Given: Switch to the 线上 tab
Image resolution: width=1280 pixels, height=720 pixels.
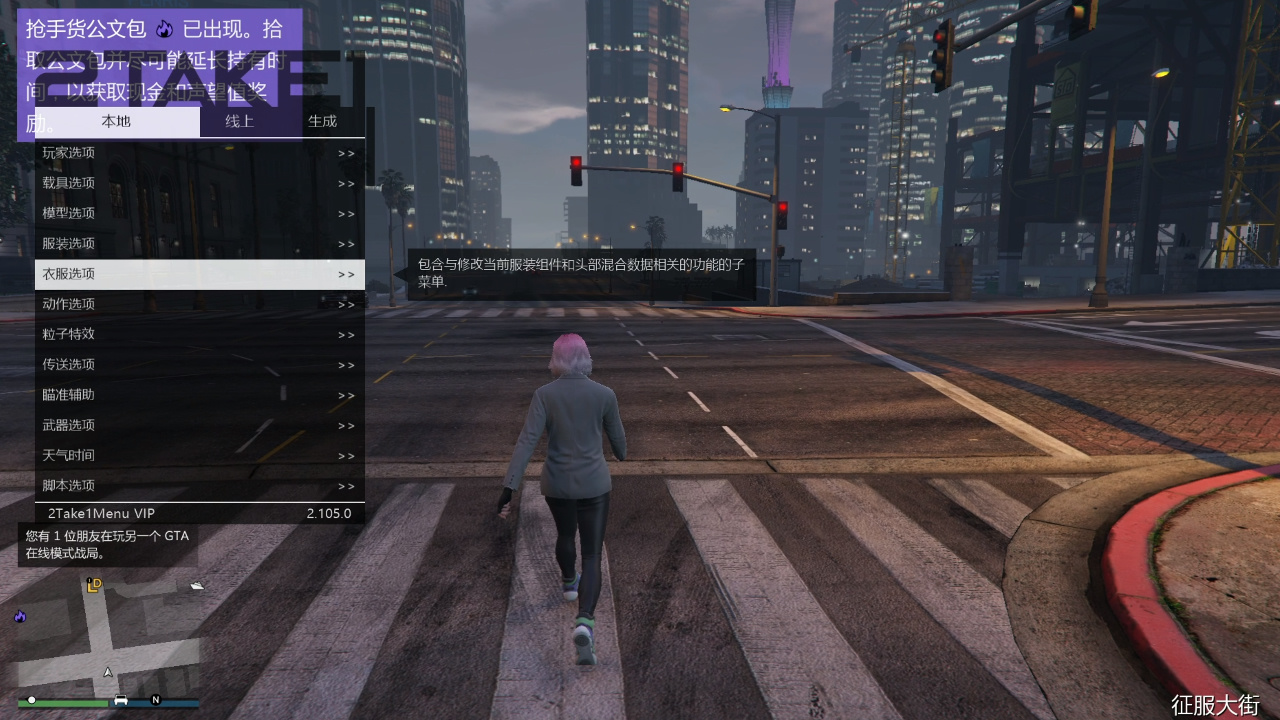Looking at the screenshot, I should coord(240,121).
